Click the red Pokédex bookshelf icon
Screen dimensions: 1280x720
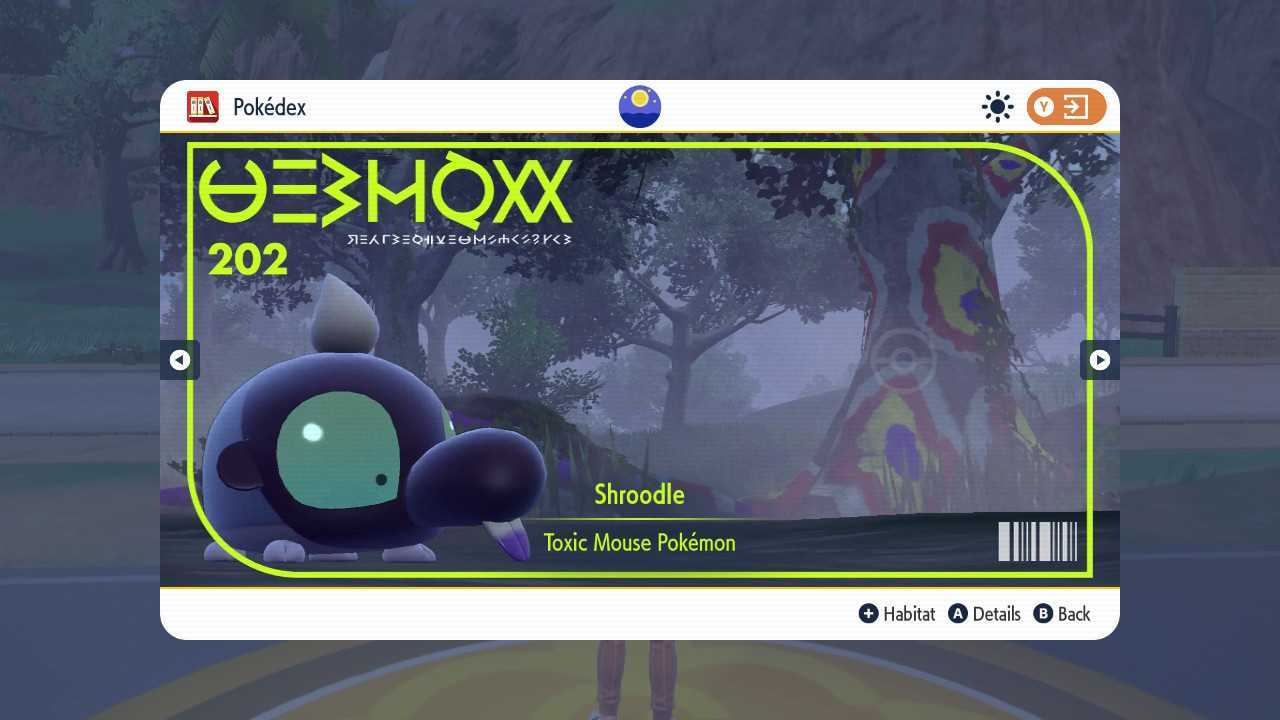203,107
